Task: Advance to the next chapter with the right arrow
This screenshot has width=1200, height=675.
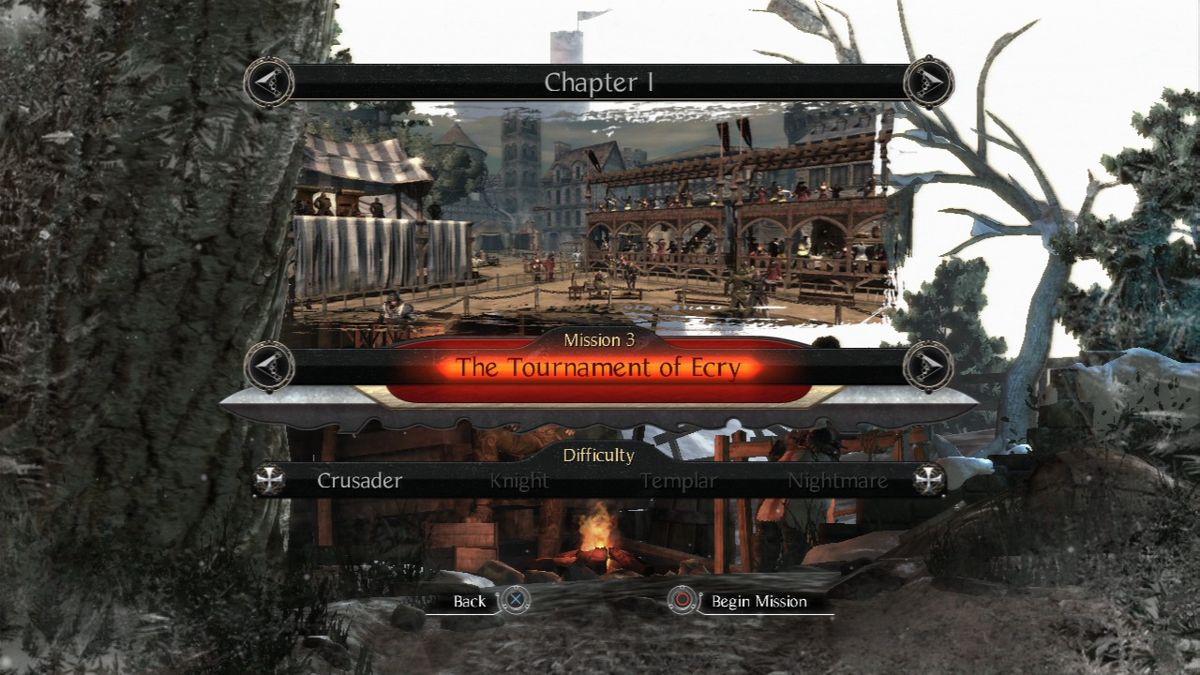Action: [x=928, y=82]
